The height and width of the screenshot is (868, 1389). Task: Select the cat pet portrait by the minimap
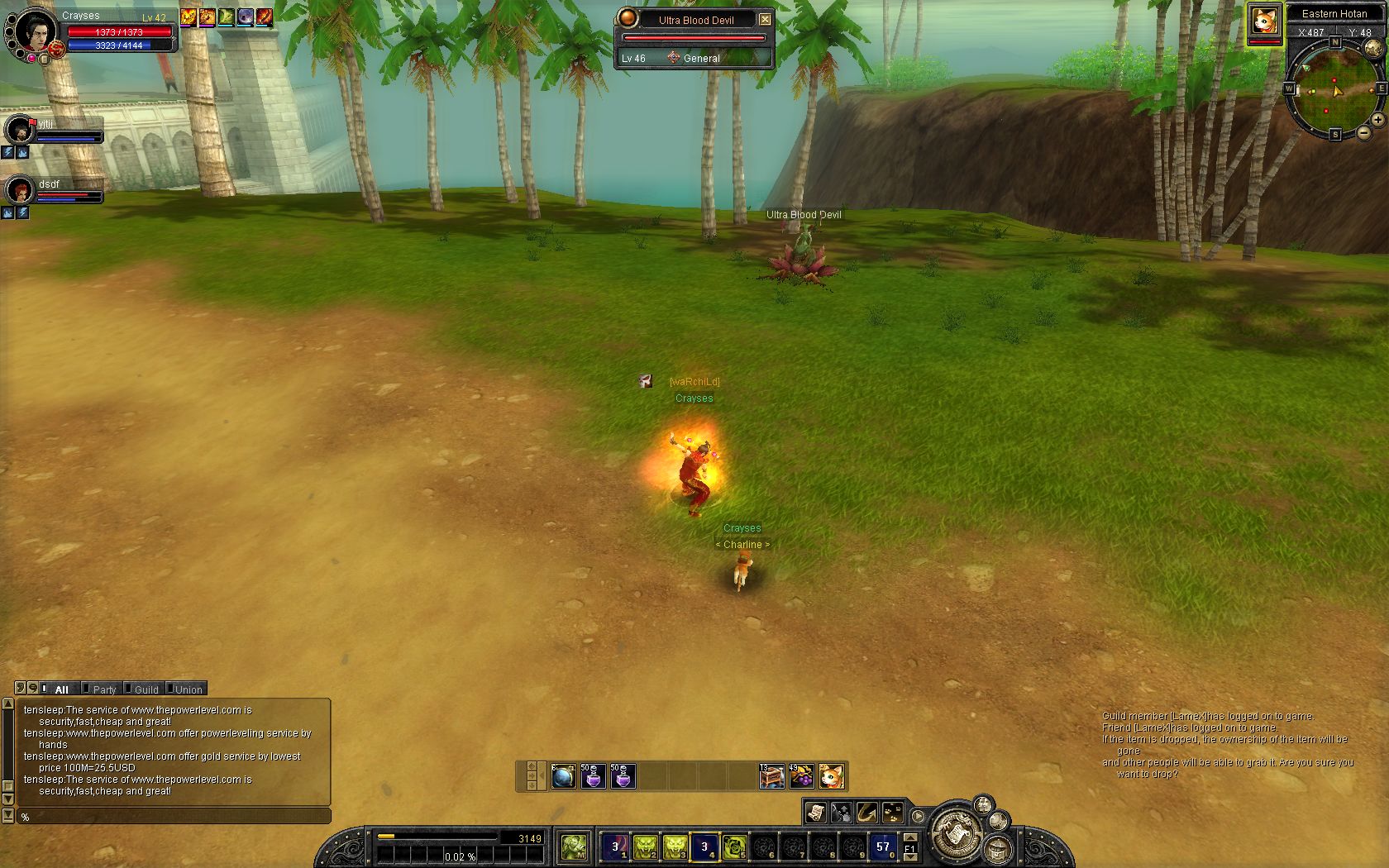tap(1264, 22)
